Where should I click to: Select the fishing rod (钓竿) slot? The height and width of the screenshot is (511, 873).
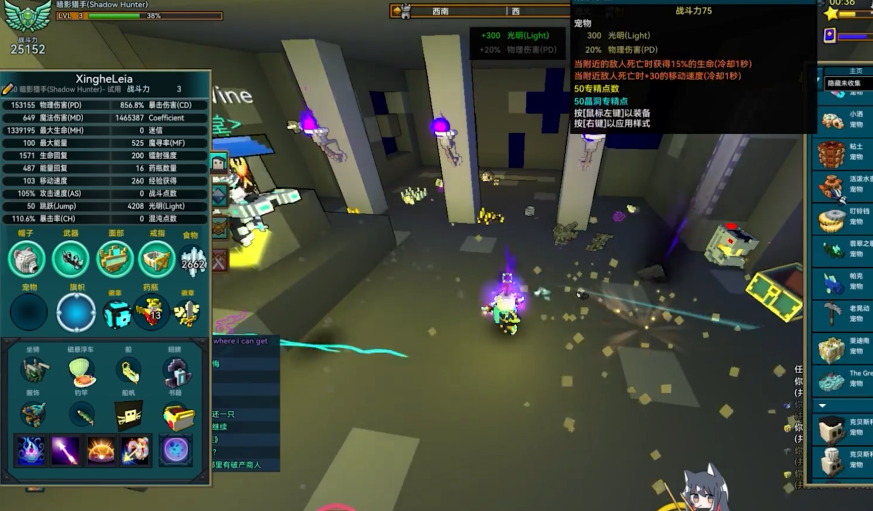(80, 415)
